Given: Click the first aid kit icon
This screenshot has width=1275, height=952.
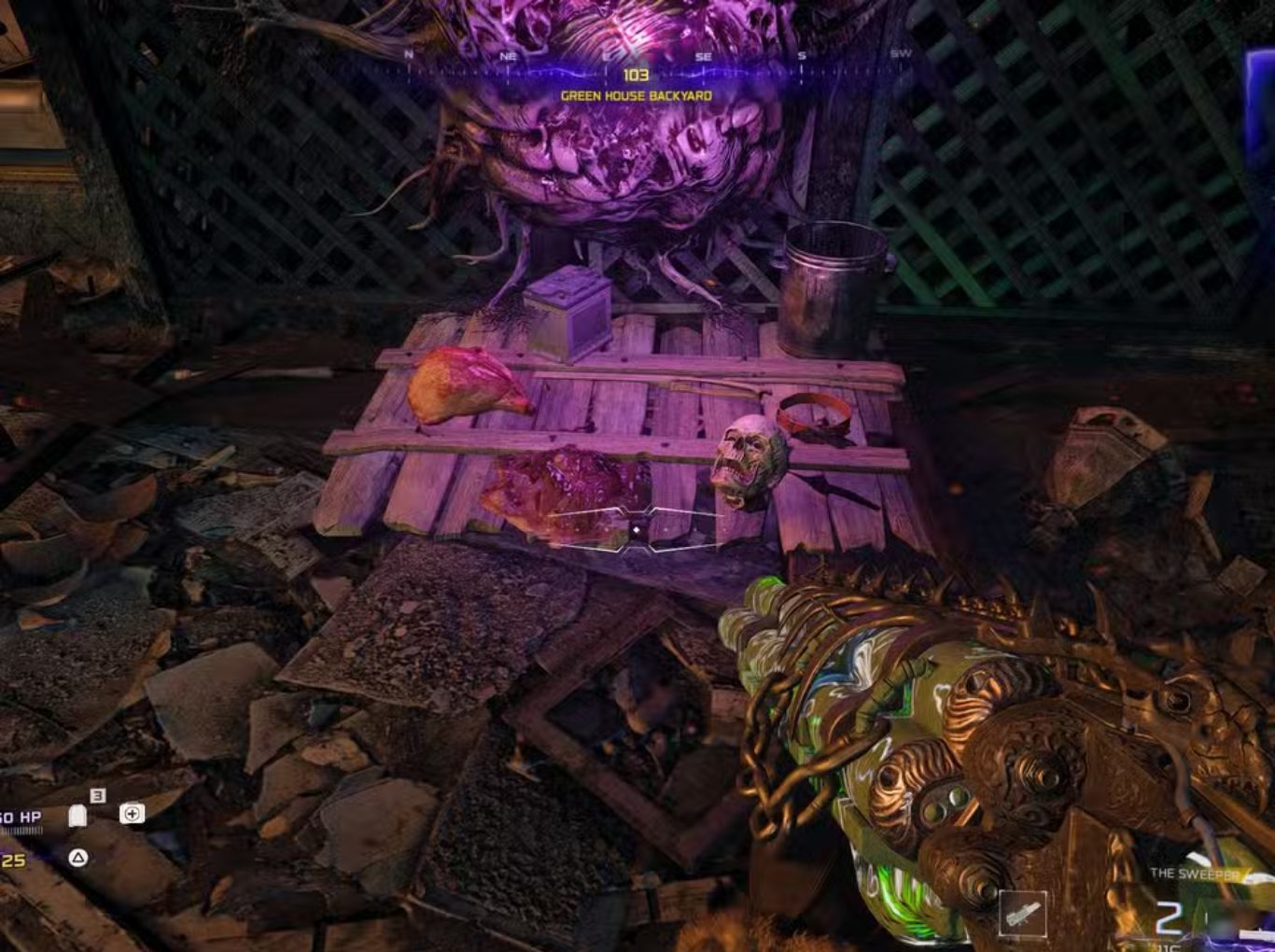Looking at the screenshot, I should (x=131, y=814).
